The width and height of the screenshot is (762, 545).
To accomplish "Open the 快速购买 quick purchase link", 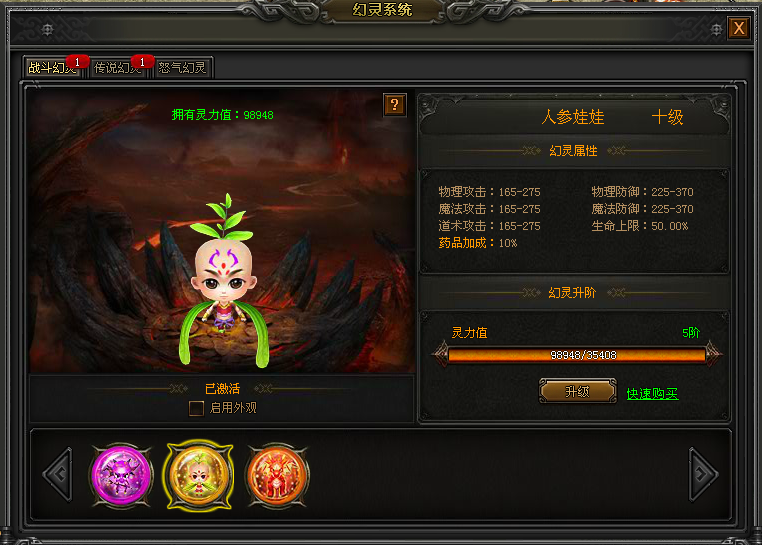I will pos(652,393).
